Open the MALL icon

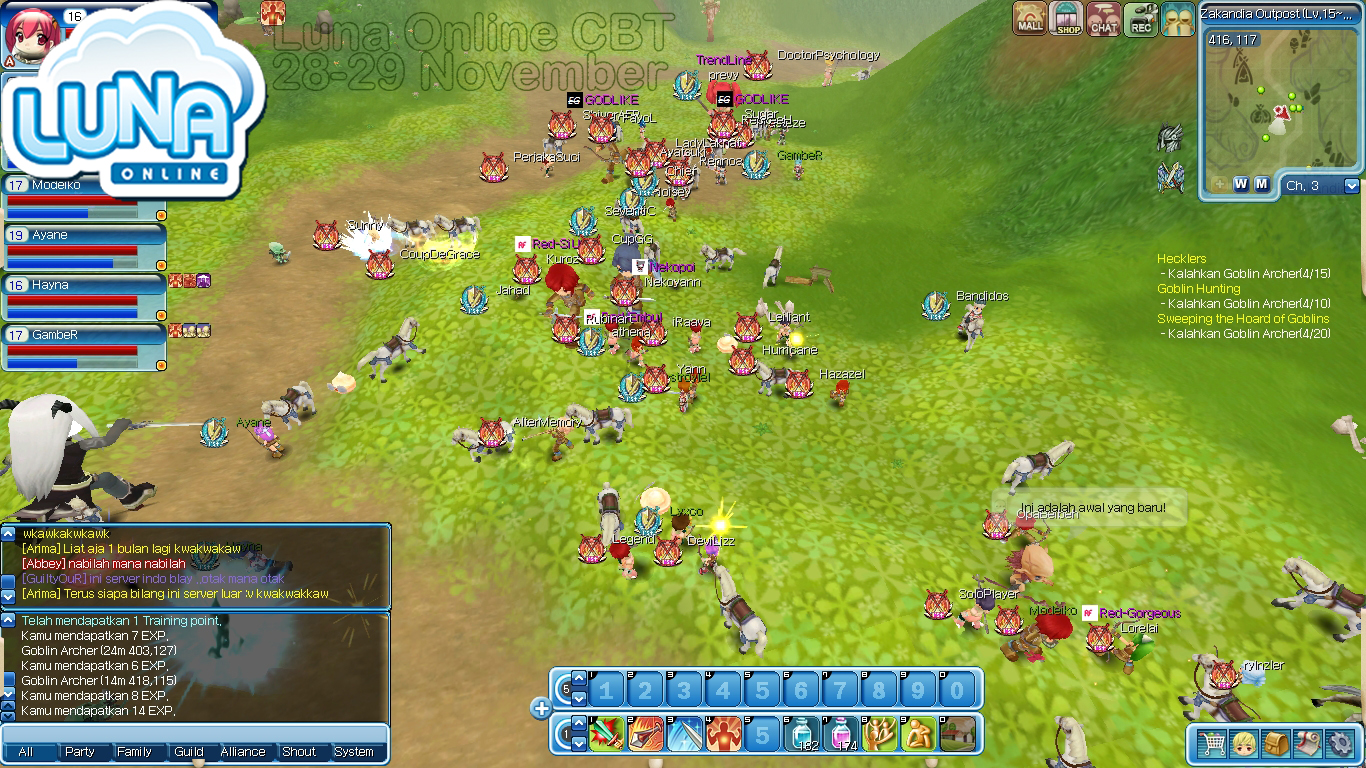[1028, 18]
